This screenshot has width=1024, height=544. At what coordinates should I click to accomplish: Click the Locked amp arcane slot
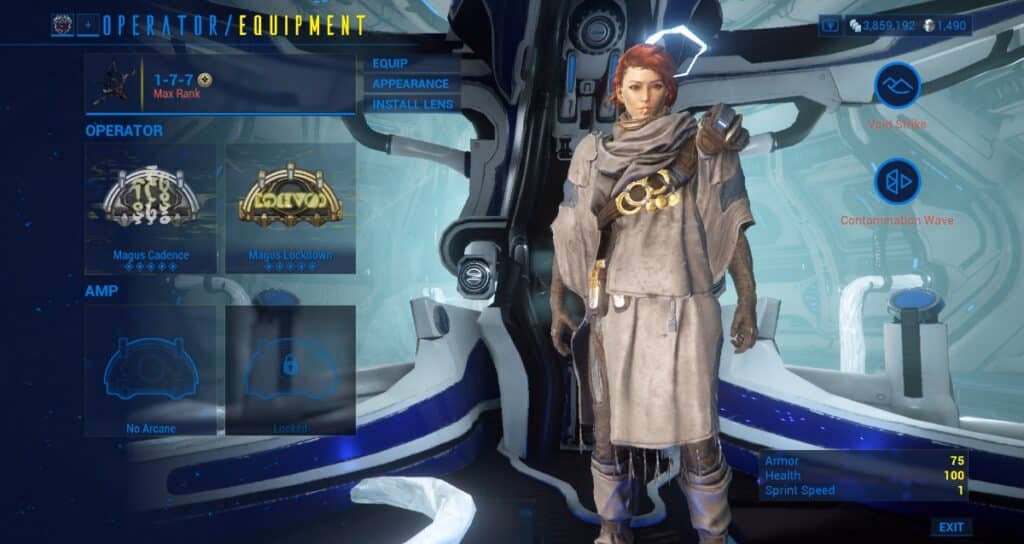291,370
